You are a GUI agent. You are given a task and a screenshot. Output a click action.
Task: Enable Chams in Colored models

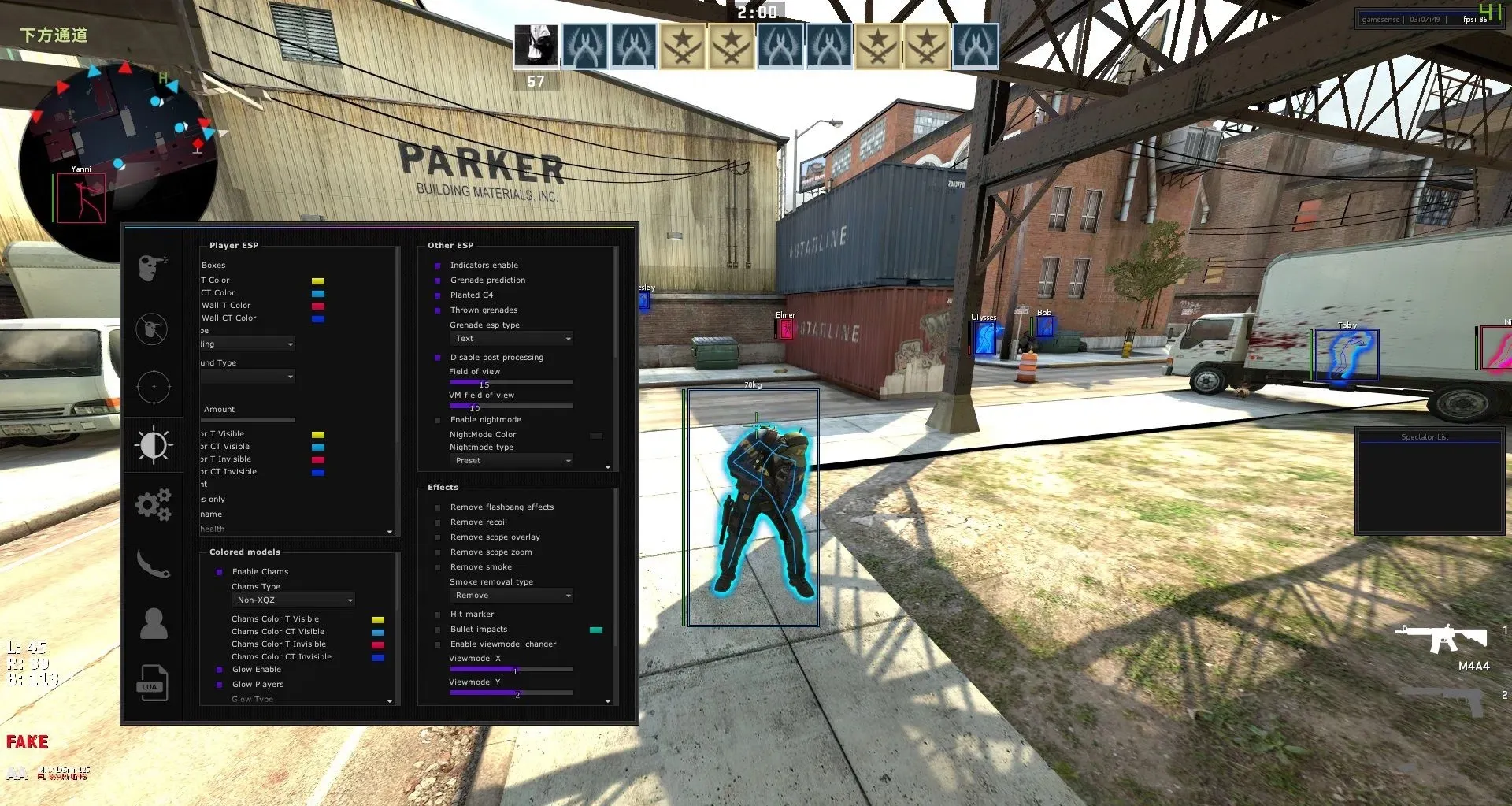tap(220, 571)
